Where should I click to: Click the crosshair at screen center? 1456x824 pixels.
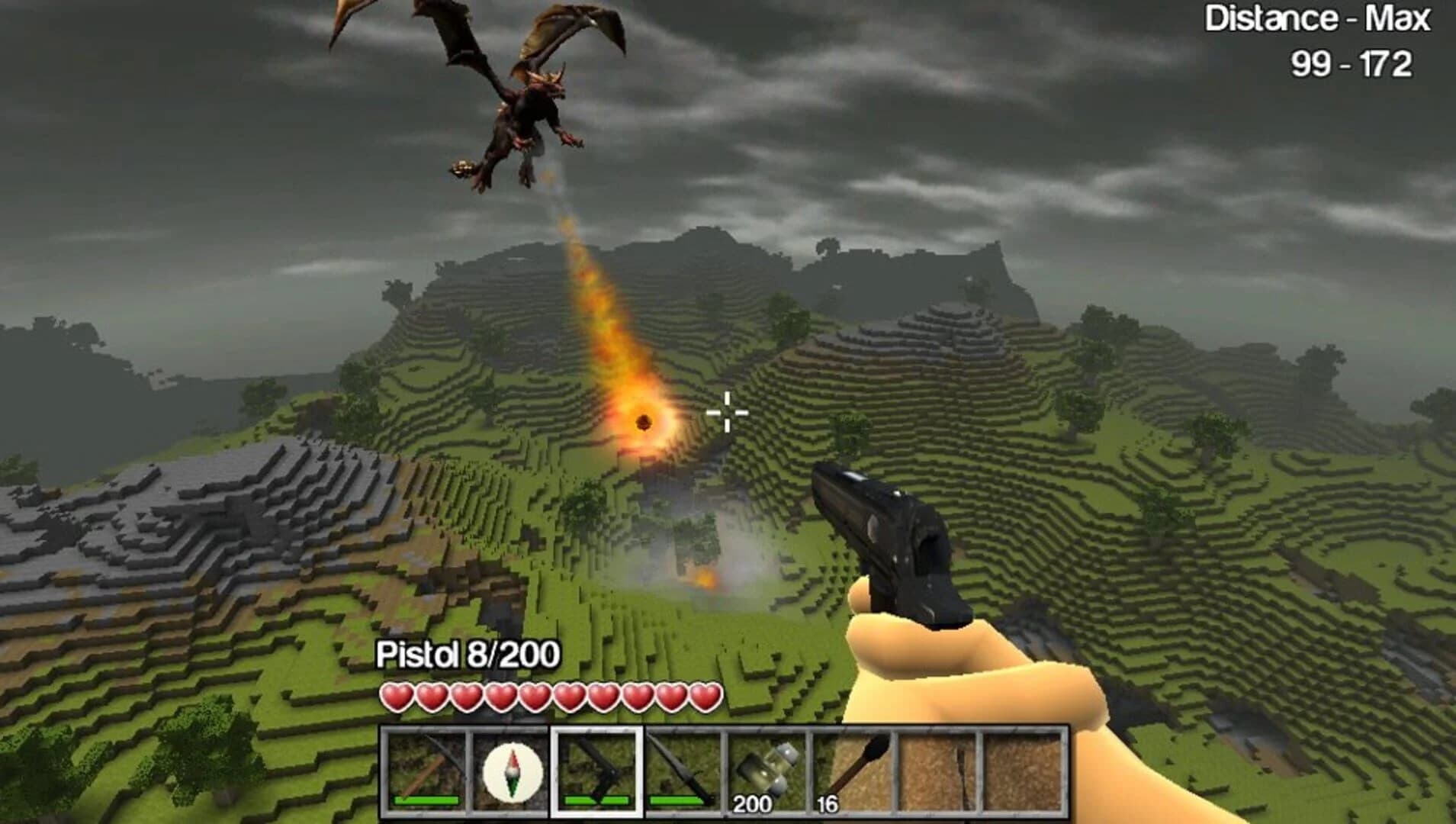coord(728,412)
